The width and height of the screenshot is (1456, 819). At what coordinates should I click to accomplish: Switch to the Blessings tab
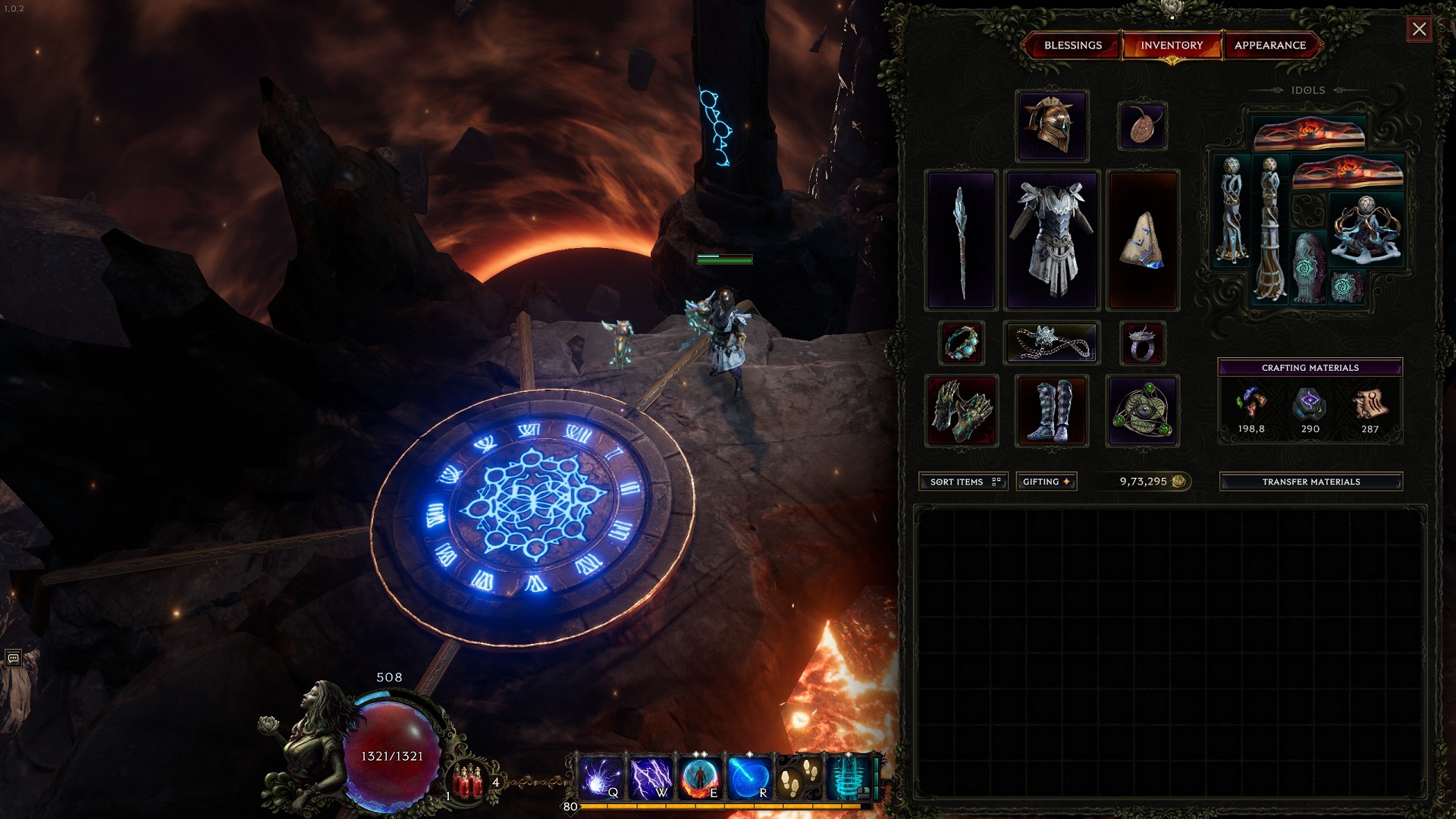click(x=1073, y=45)
